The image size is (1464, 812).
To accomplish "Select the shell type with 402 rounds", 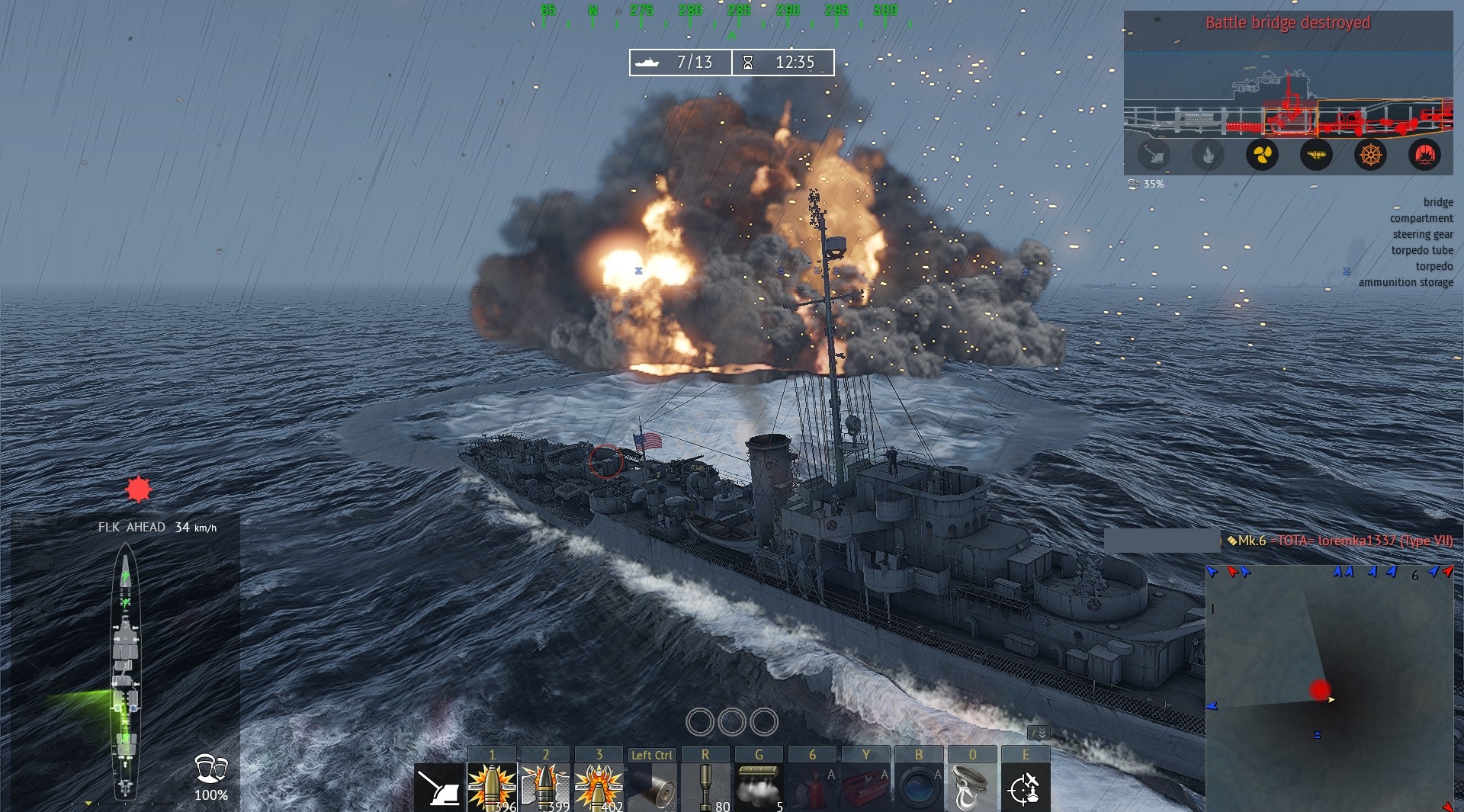I will [599, 788].
